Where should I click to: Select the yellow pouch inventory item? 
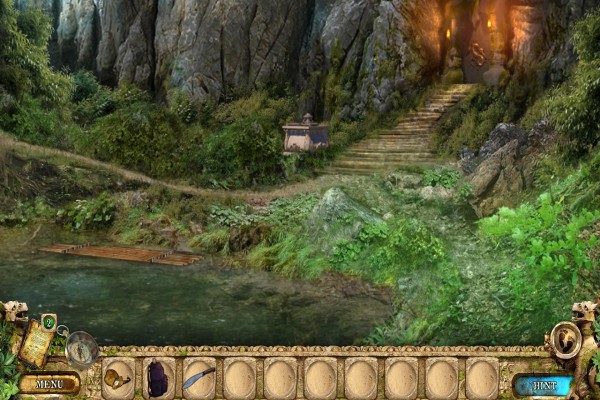coord(117,379)
